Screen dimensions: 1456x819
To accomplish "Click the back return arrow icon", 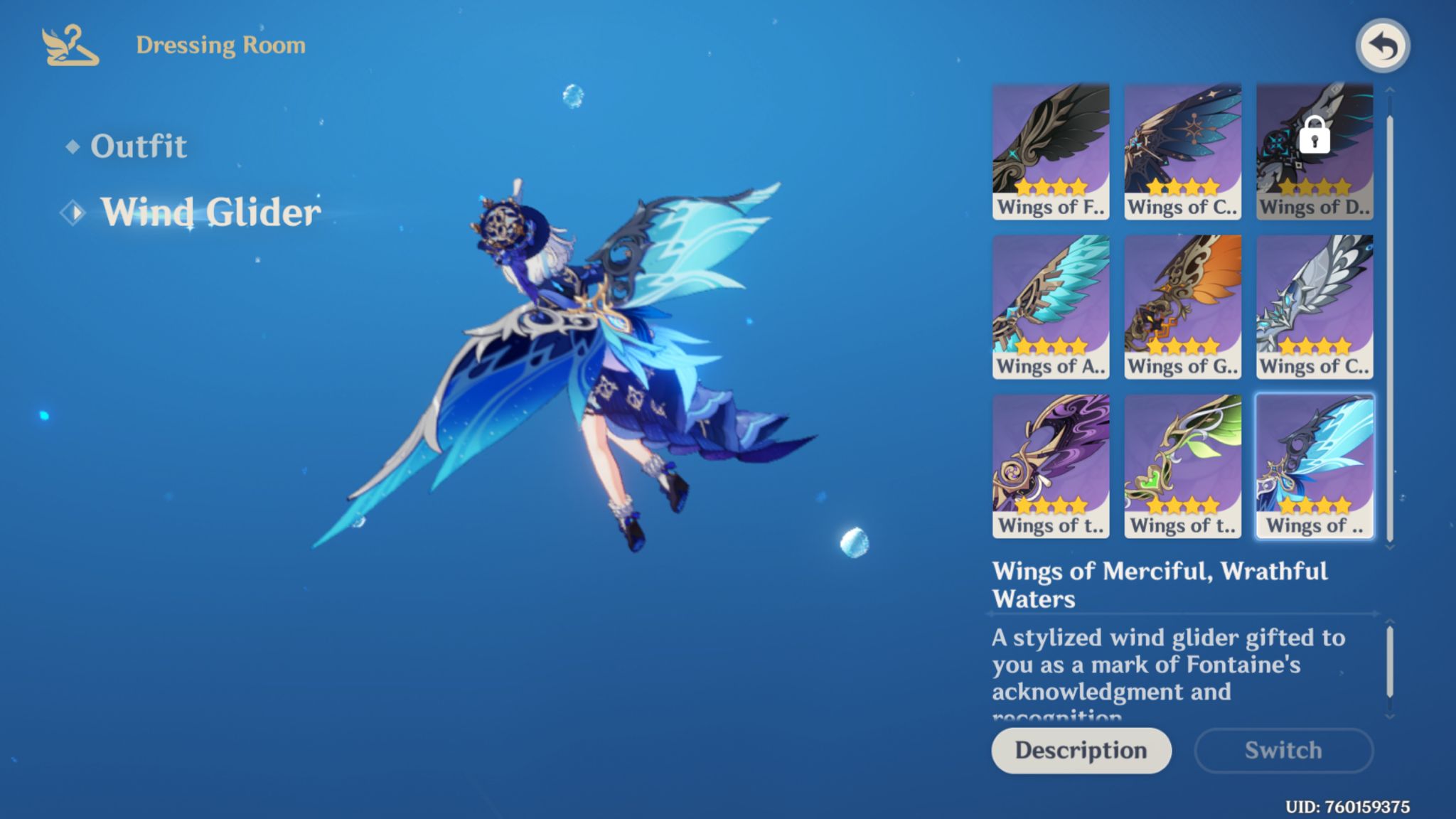I will pyautogui.click(x=1381, y=45).
